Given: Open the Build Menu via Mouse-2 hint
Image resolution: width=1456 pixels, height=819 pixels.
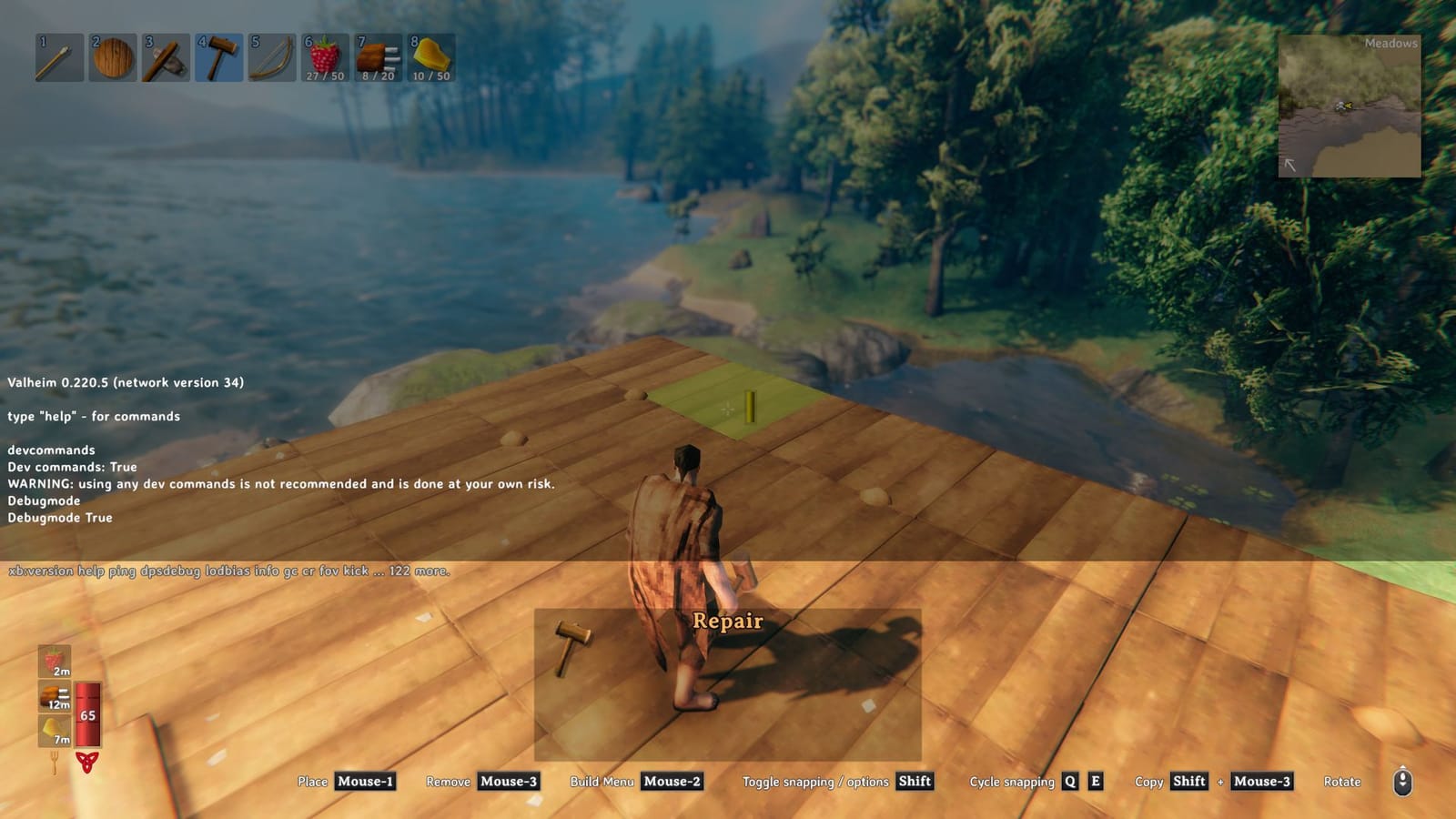Looking at the screenshot, I should coord(671,782).
